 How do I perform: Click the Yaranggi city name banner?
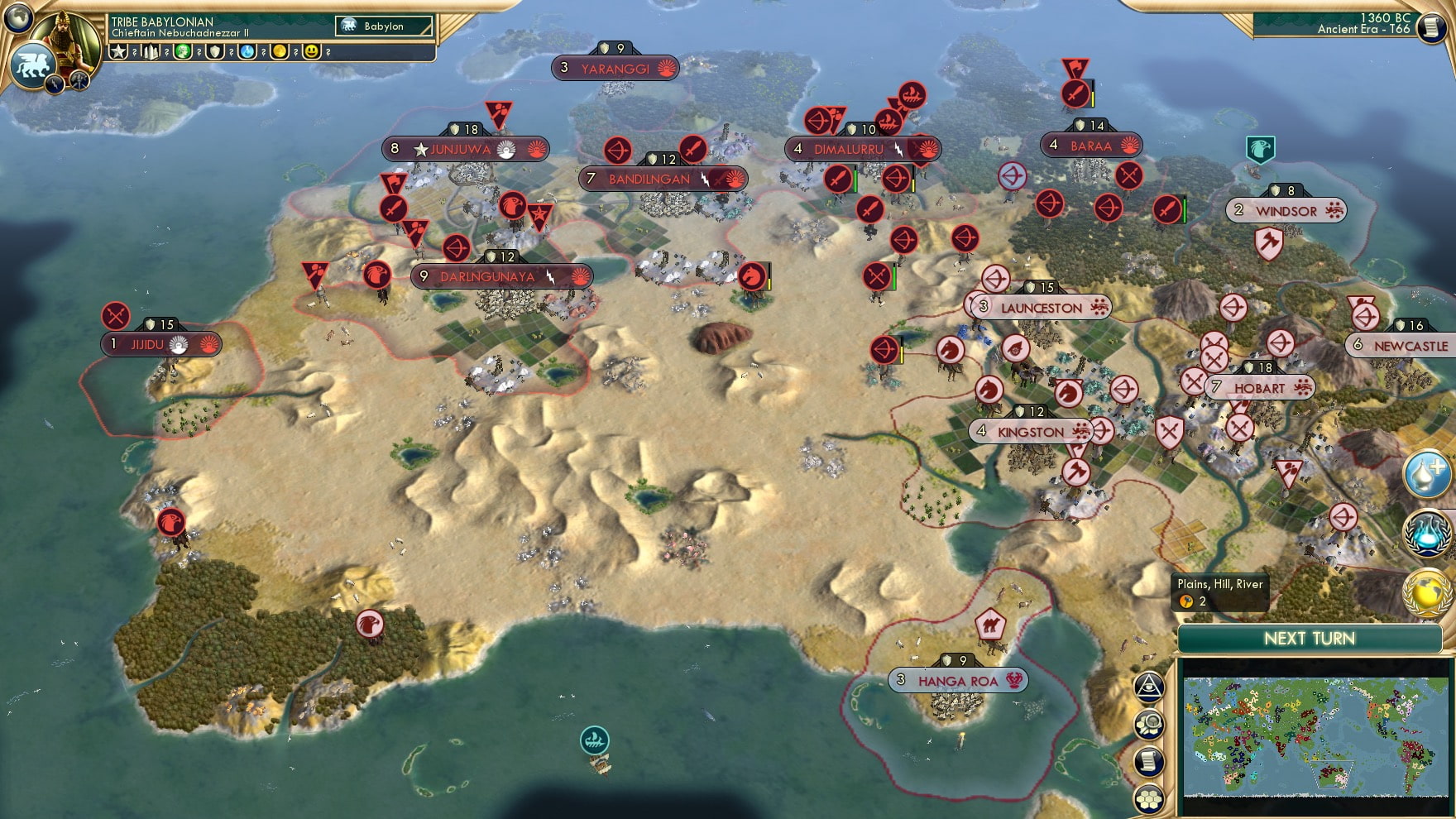(616, 68)
